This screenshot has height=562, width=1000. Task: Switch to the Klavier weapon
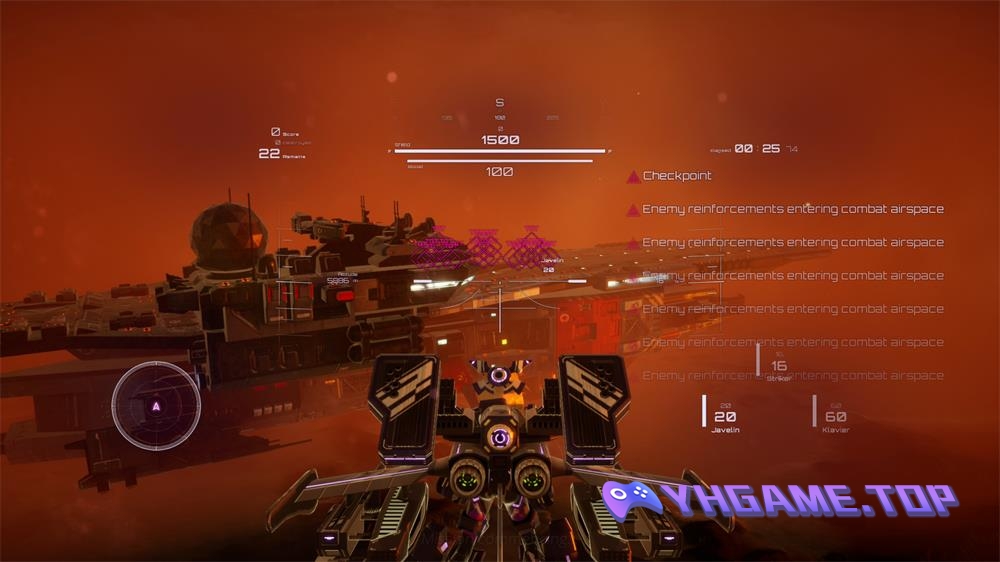tap(835, 418)
